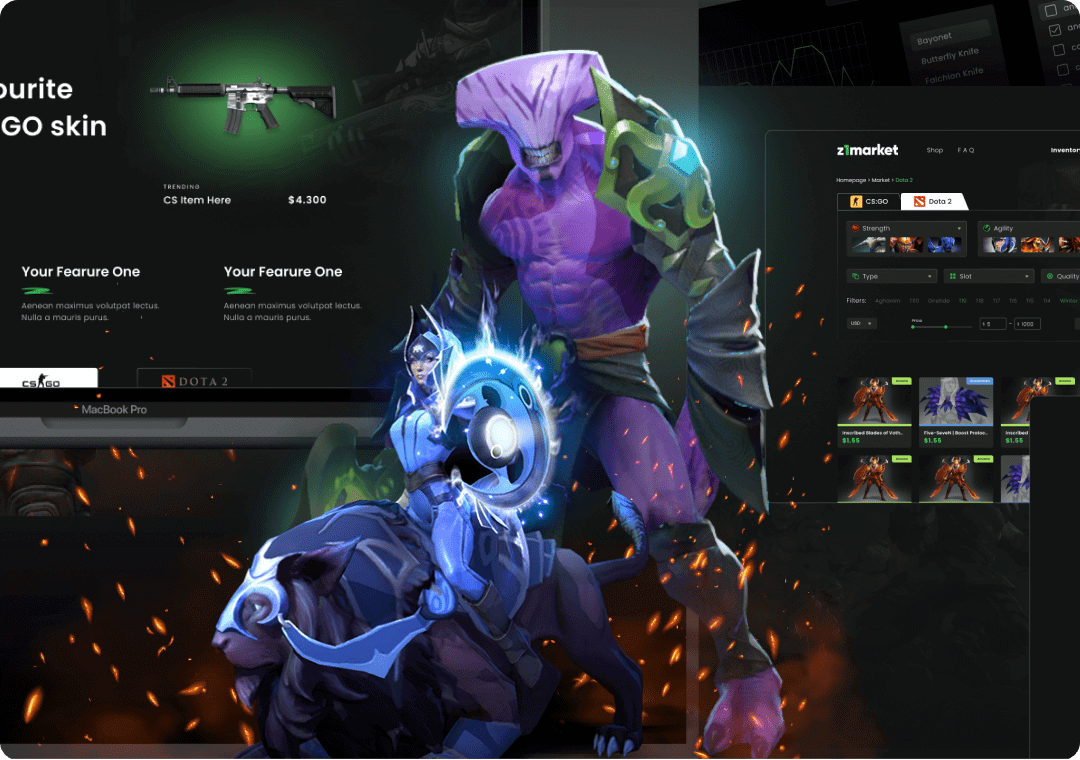The width and height of the screenshot is (1080, 760).
Task: Switch to the CS:GO market tab
Action: tap(868, 201)
